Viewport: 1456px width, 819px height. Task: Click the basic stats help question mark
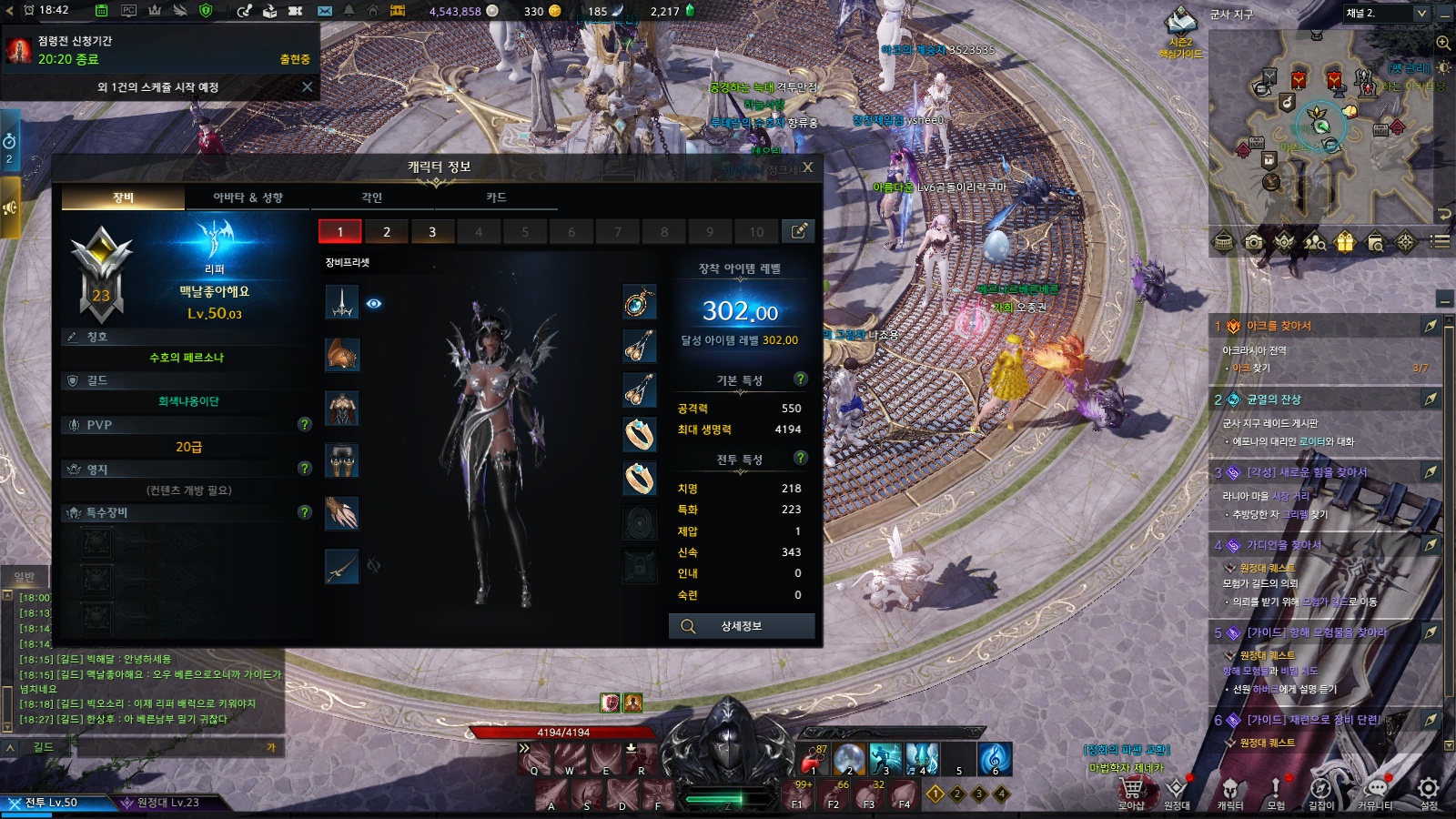pos(801,379)
